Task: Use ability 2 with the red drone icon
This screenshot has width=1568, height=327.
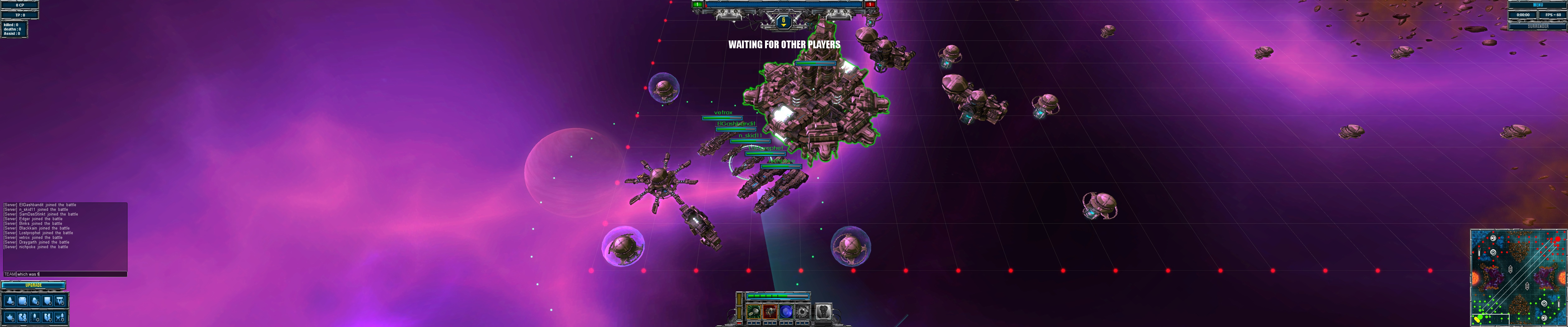Action: tap(770, 312)
